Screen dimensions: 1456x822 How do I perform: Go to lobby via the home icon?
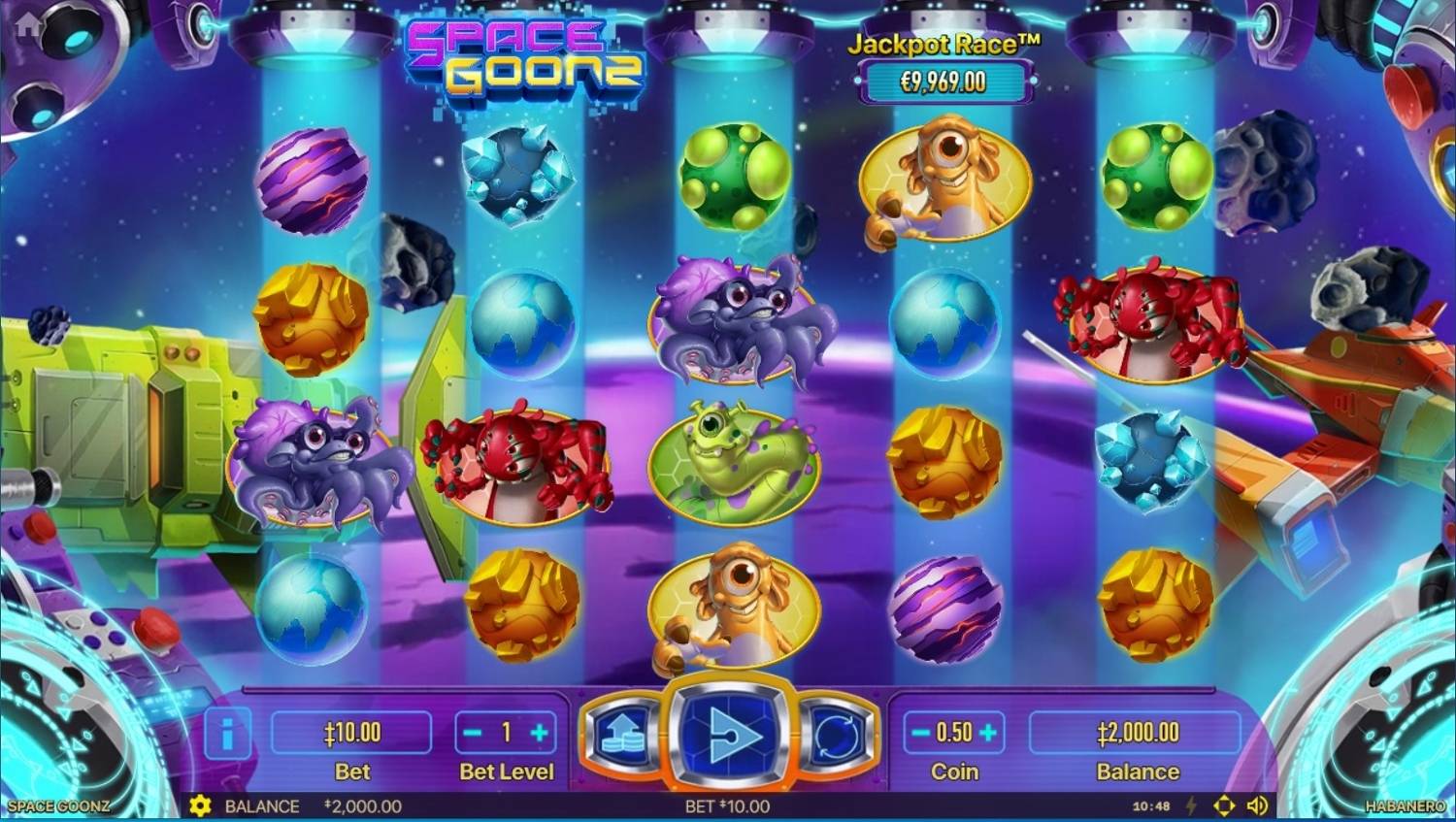28,24
